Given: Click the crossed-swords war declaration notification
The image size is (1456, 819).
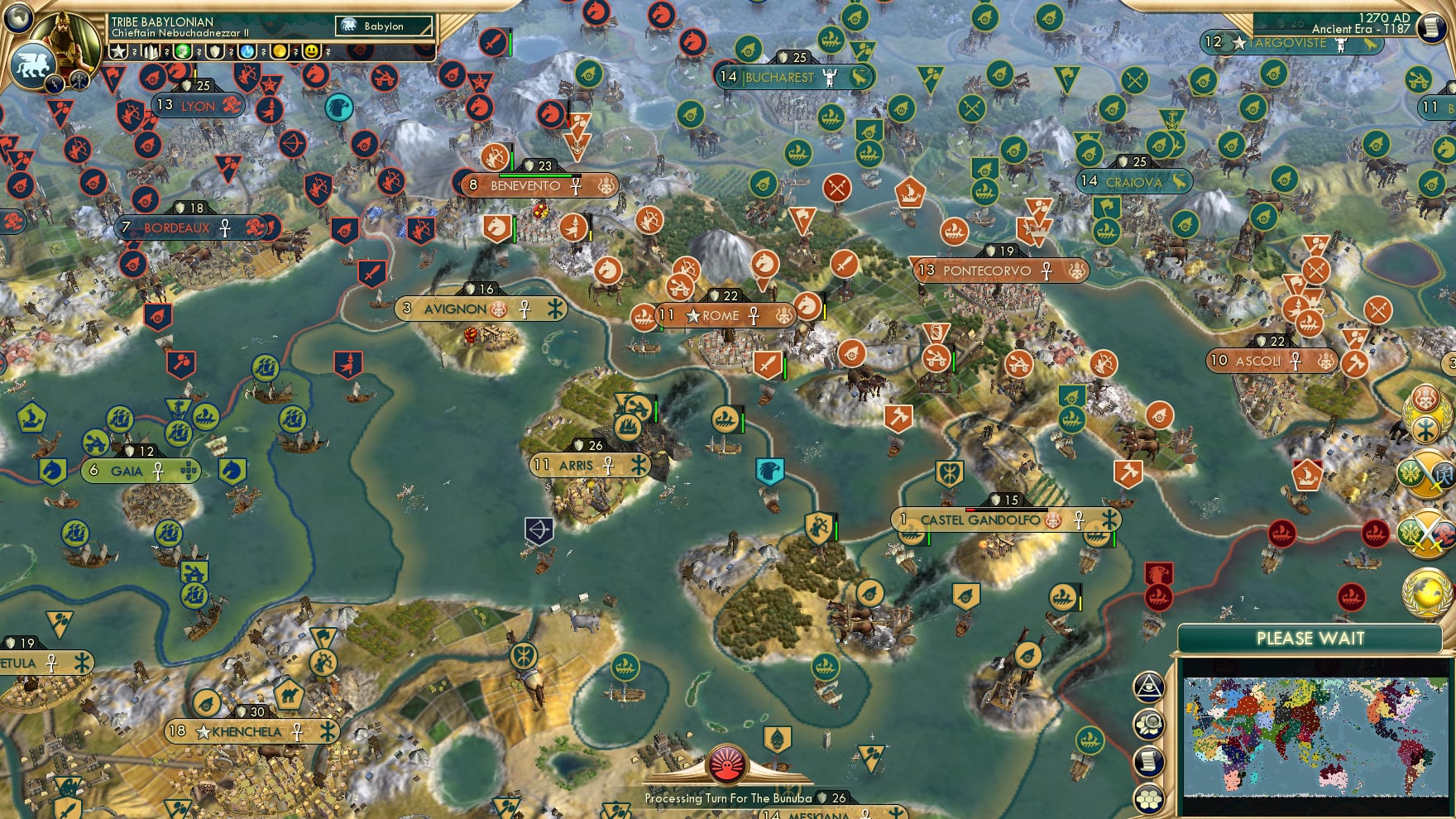Looking at the screenshot, I should pos(1426,534).
